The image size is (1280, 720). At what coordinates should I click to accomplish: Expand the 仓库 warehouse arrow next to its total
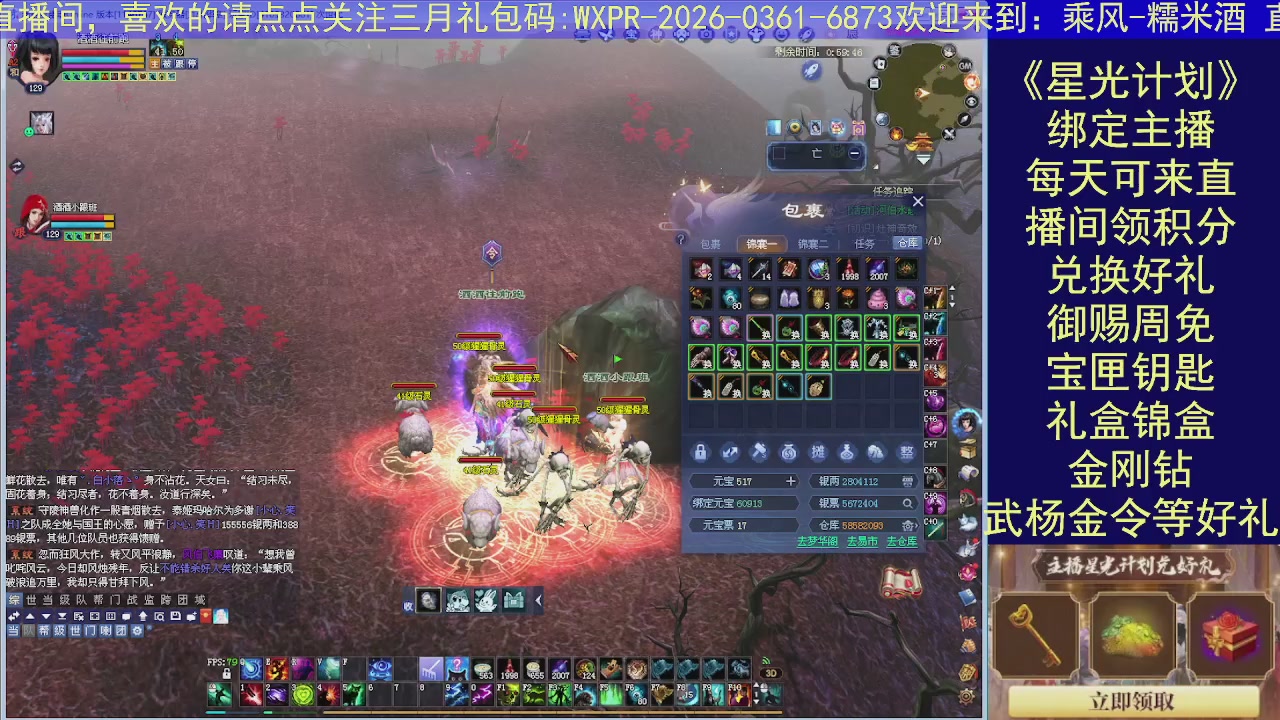[x=918, y=524]
